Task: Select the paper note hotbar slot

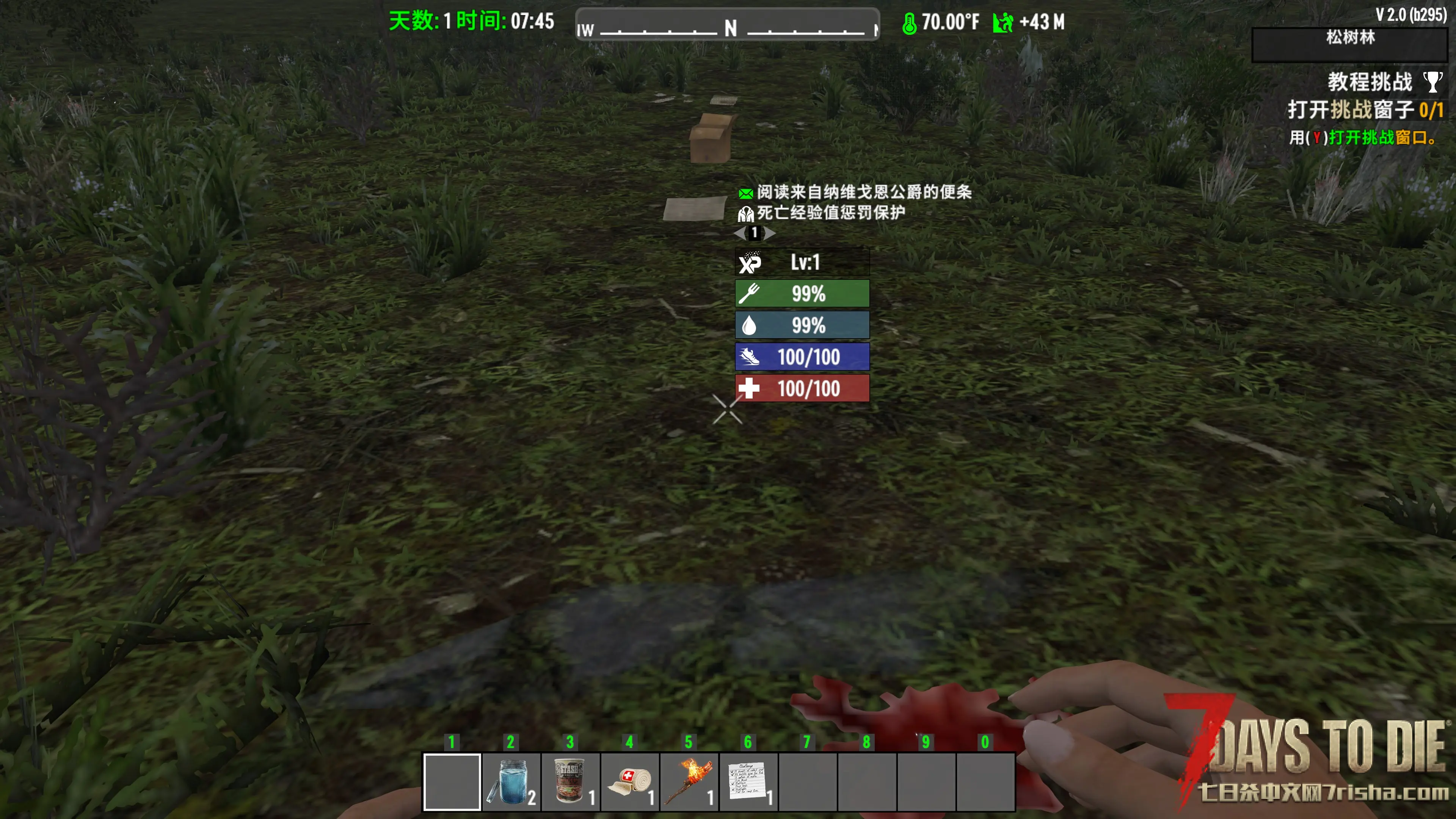Action: (x=748, y=782)
